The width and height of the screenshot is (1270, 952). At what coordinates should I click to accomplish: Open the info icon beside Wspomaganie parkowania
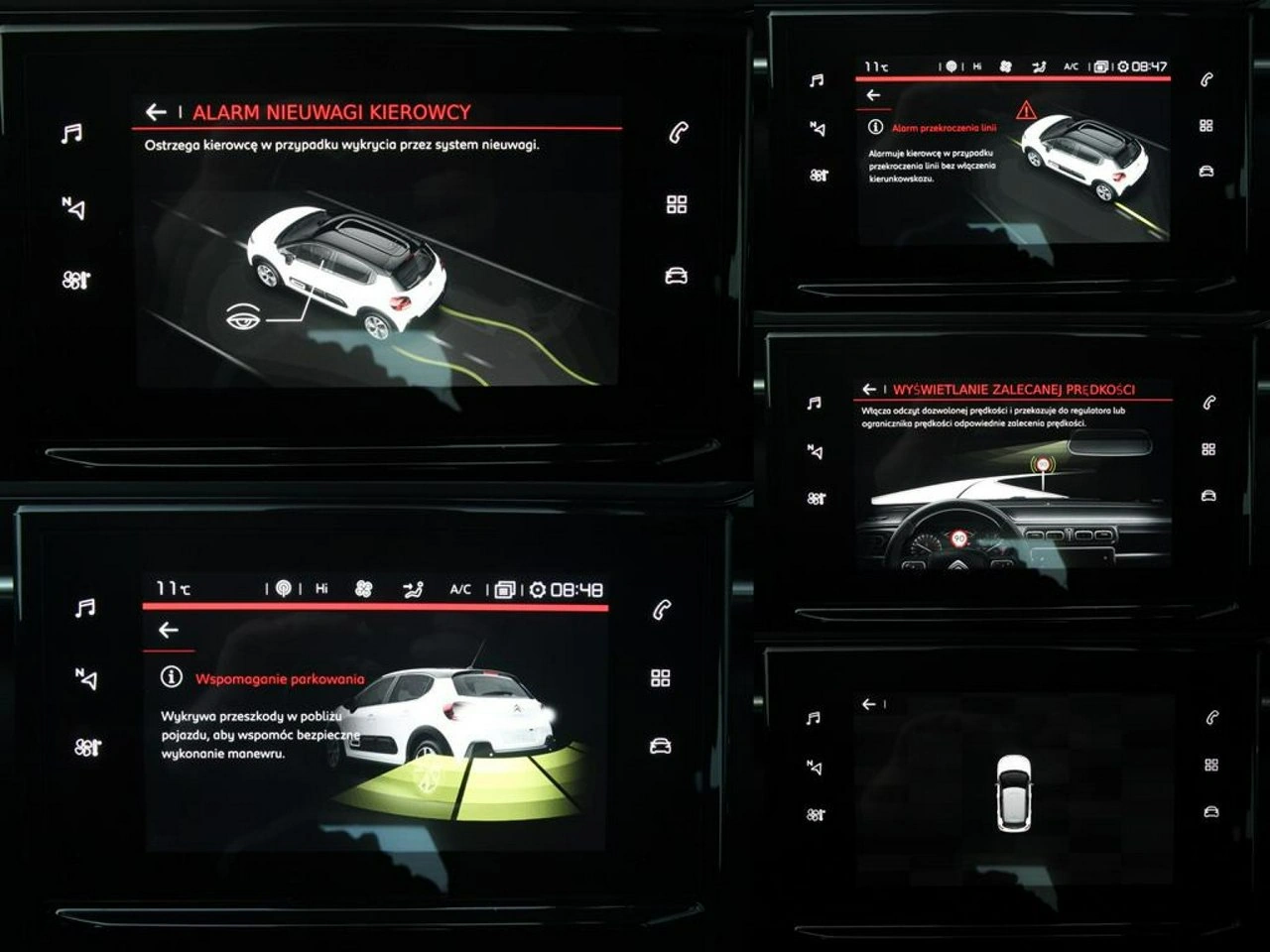point(172,677)
